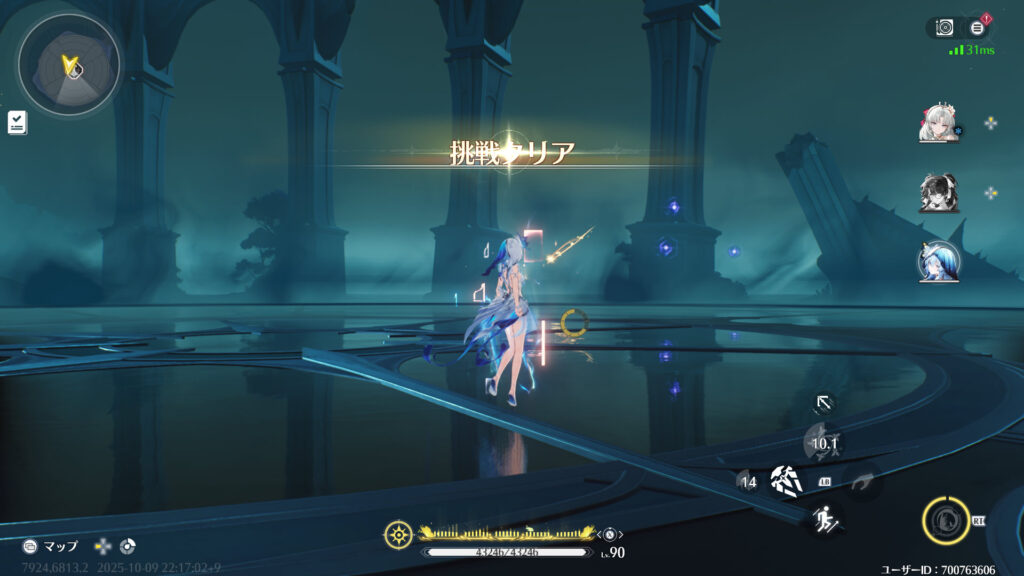Activate the yellow-ringed ultimate ability
Screen dimensions: 1024x576
944,521
